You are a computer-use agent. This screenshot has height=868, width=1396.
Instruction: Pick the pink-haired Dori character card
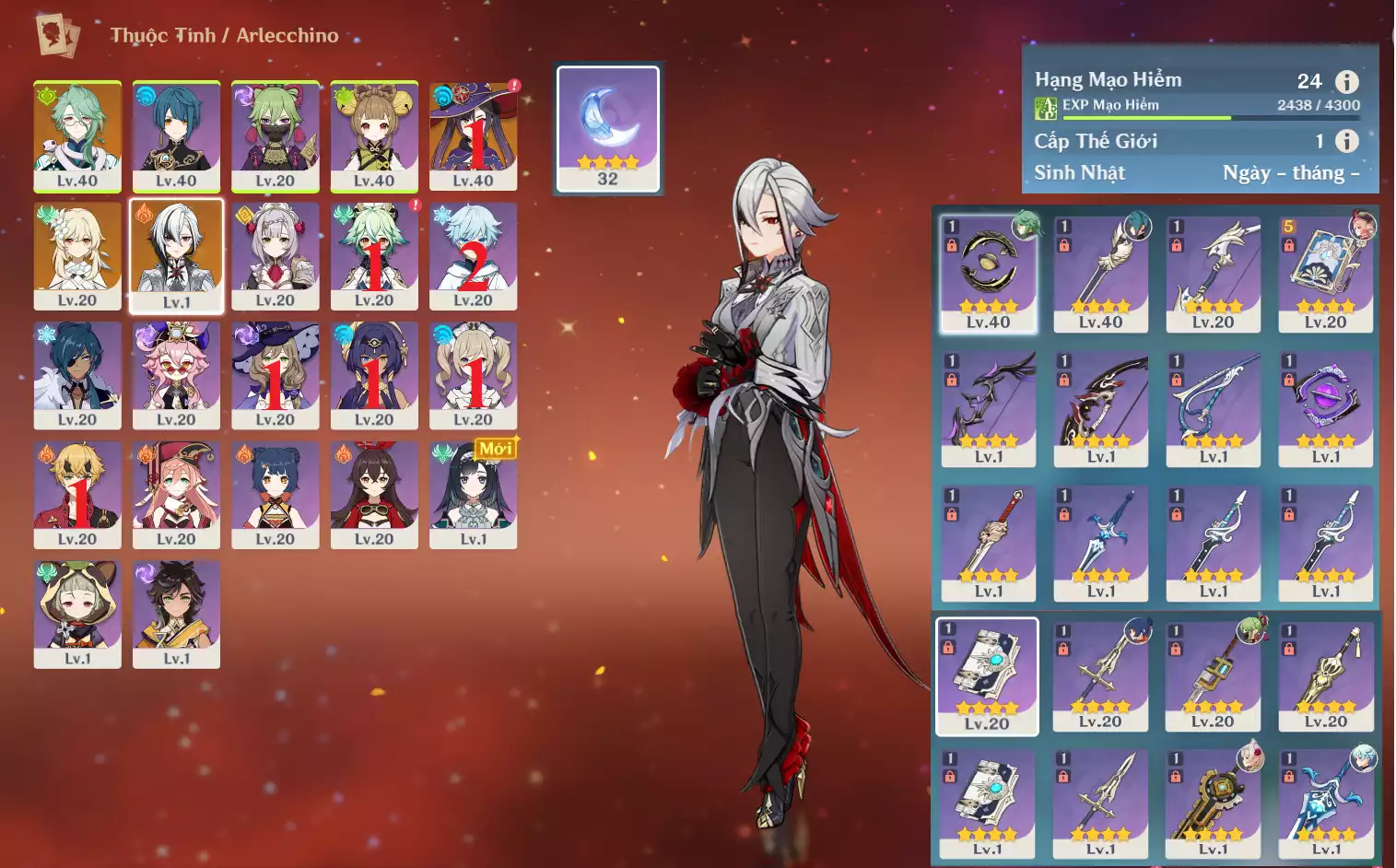click(176, 375)
